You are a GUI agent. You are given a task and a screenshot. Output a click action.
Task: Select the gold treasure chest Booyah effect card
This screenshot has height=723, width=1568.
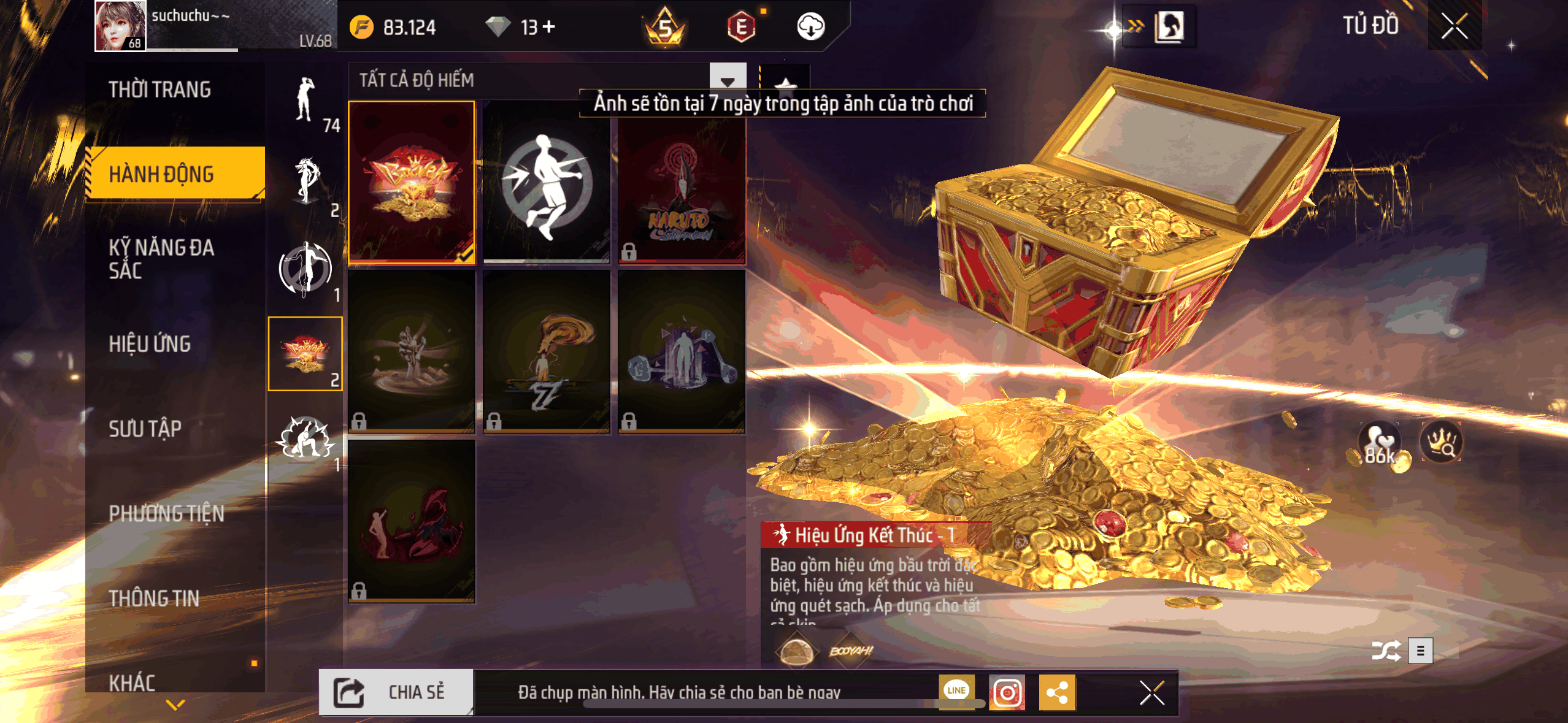point(412,182)
